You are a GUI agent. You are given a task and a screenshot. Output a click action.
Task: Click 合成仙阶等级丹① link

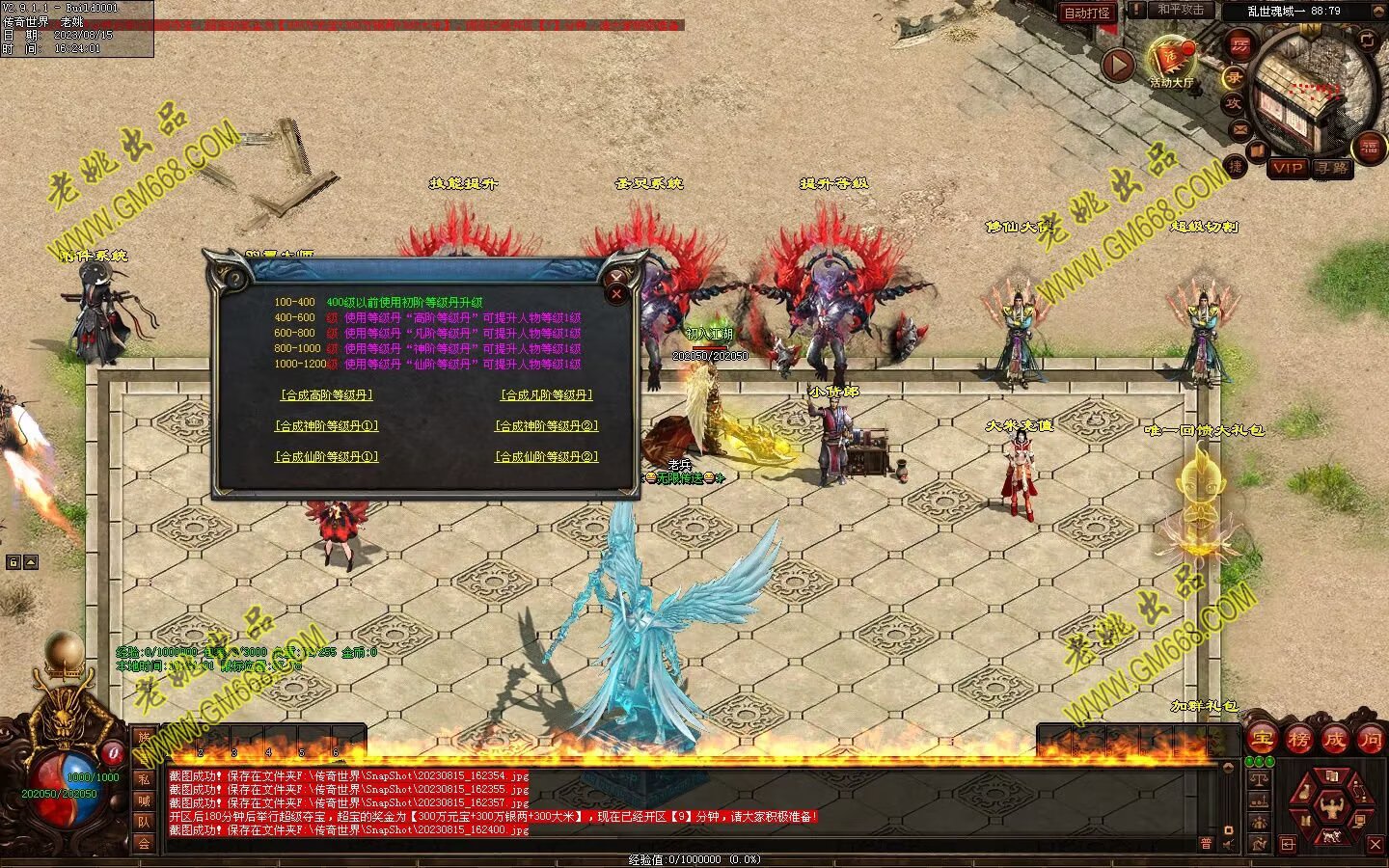point(326,457)
